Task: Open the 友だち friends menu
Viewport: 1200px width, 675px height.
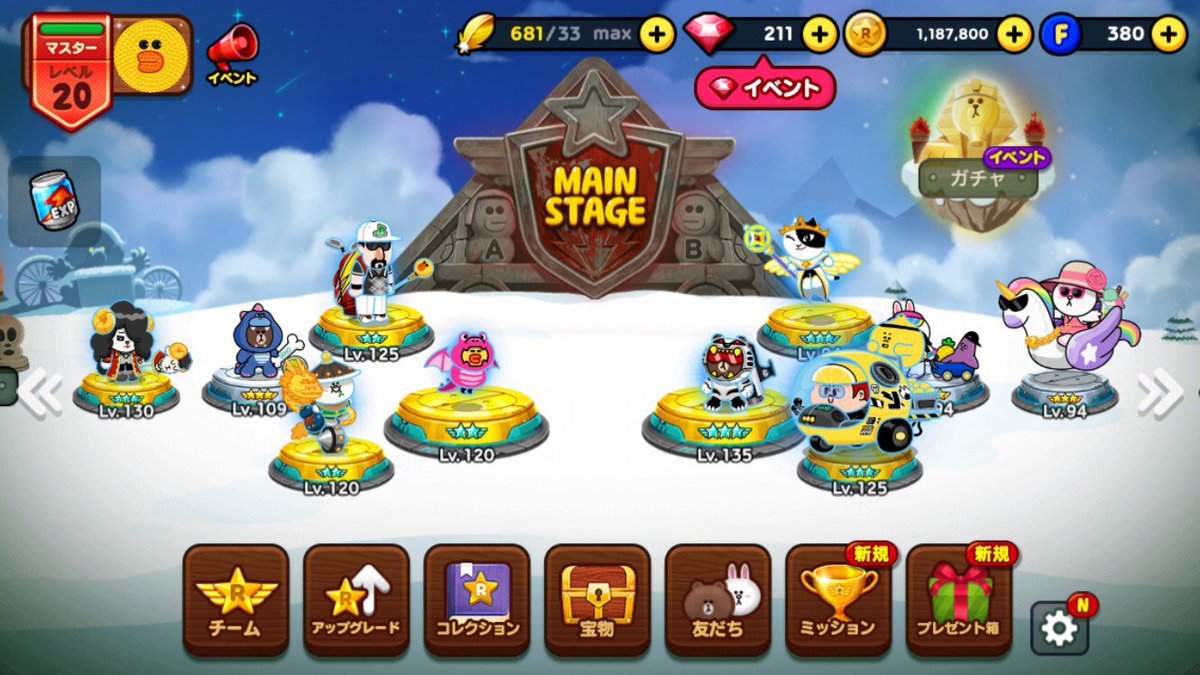Action: tap(717, 600)
